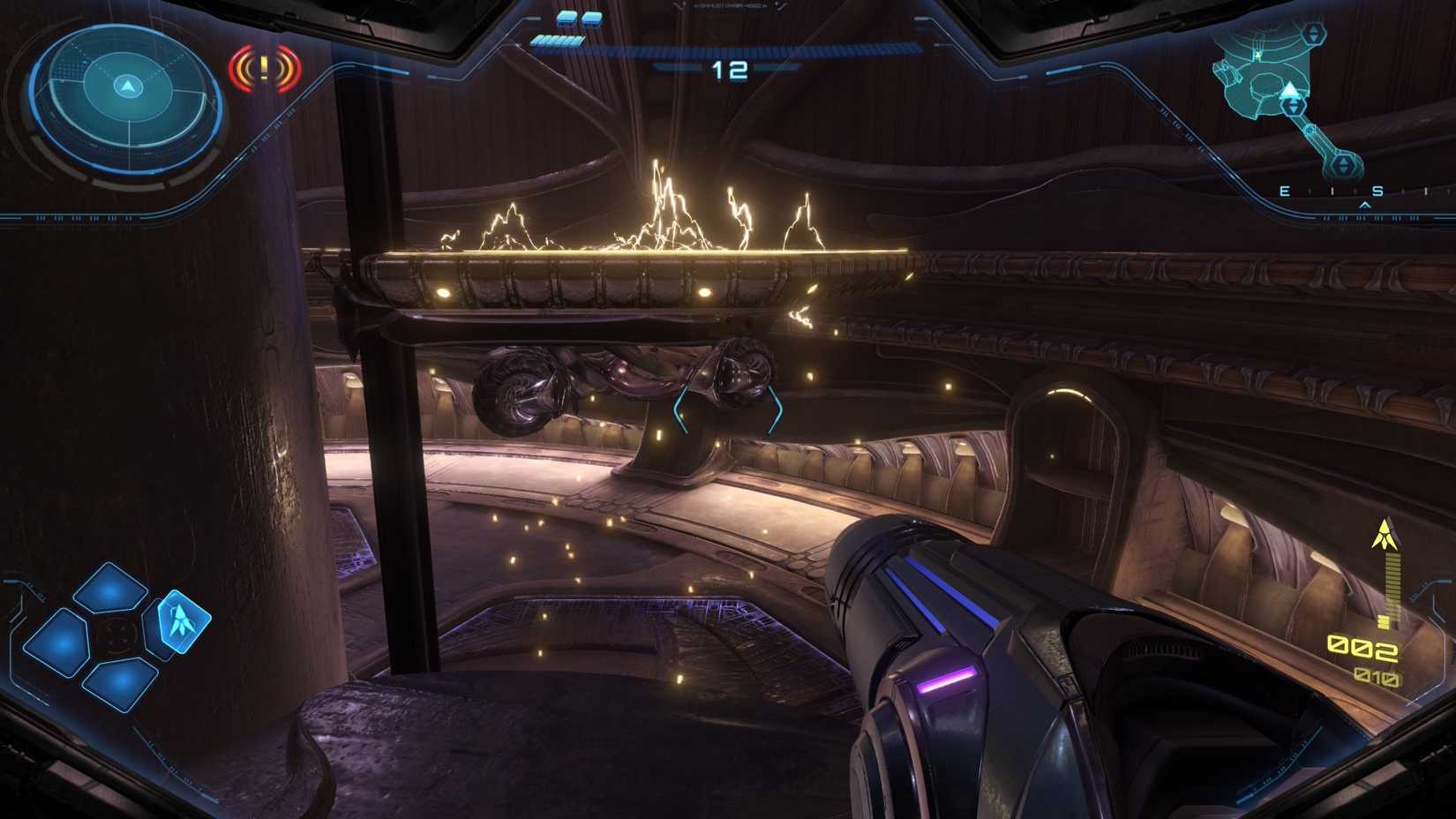Image resolution: width=1456 pixels, height=819 pixels.
Task: Select the E marker on the compass
Action: [1283, 191]
